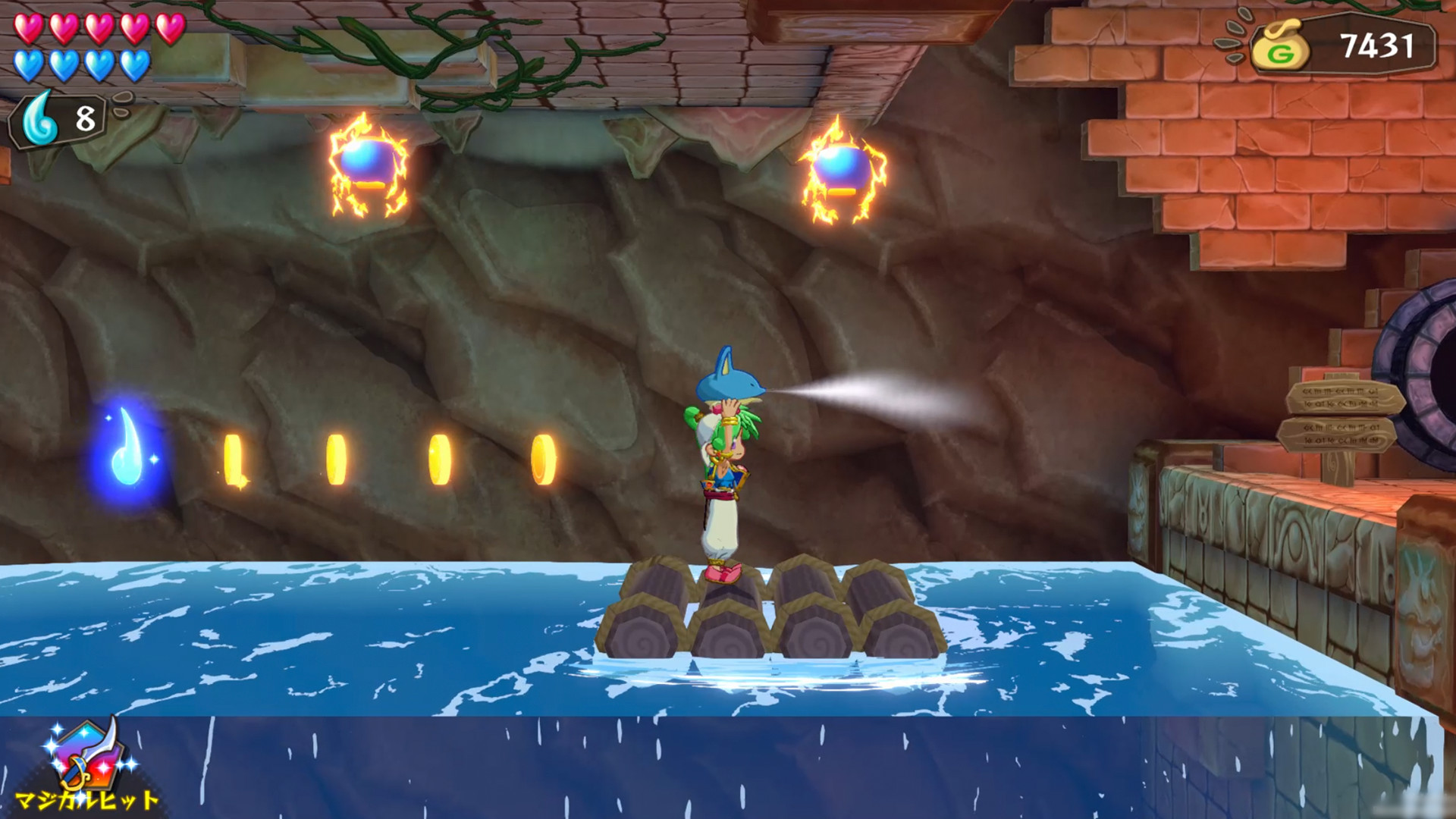Click the droplet count number 8
The height and width of the screenshot is (819, 1456).
pos(86,115)
